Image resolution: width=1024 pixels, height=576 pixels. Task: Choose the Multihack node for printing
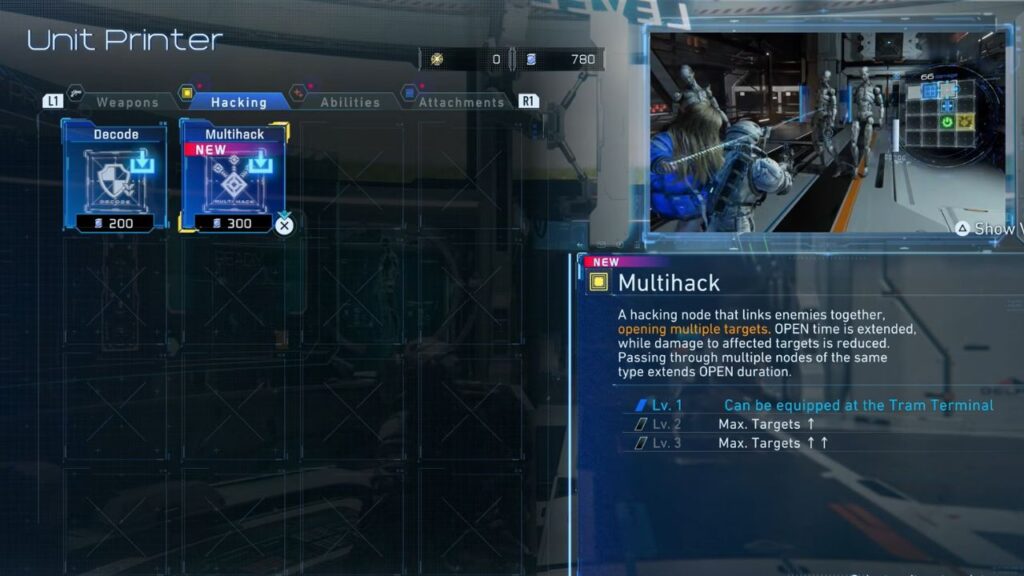click(233, 176)
